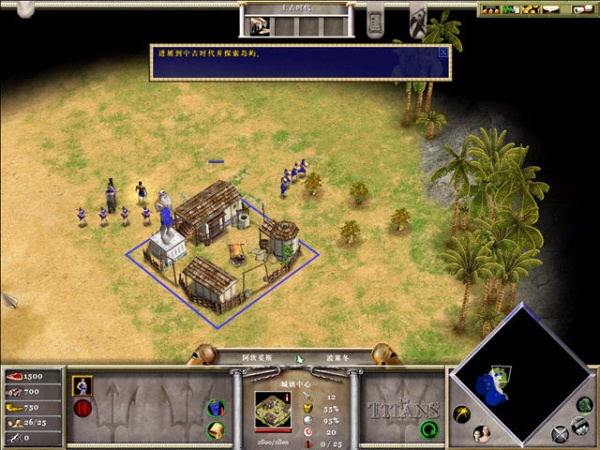
Task: Open the two-faces diplomacy button
Action: click(481, 432)
